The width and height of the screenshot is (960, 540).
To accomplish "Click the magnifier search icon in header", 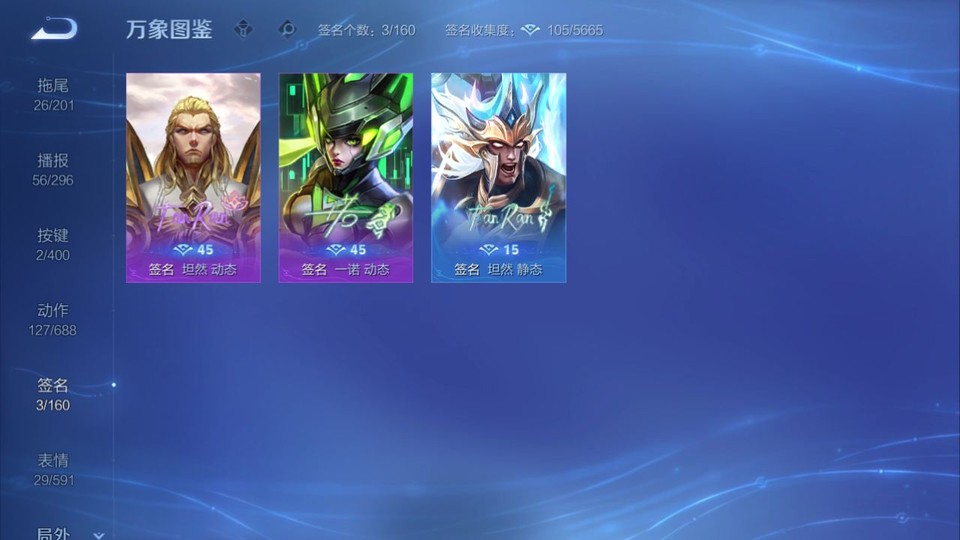I will (x=288, y=29).
